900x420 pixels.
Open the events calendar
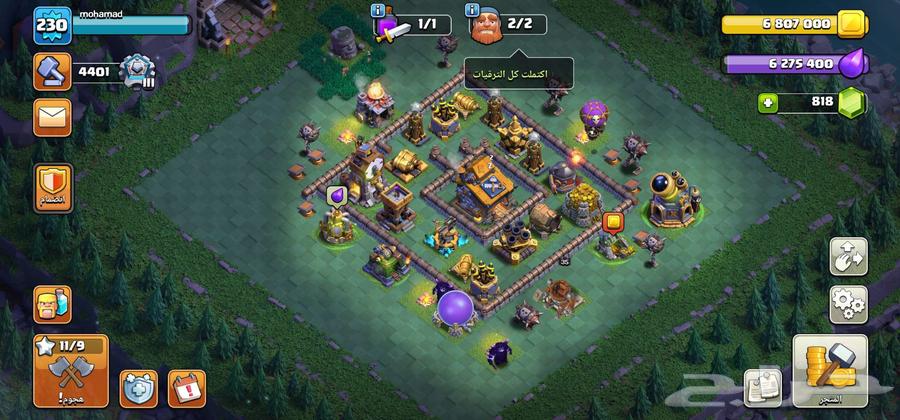[x=187, y=388]
